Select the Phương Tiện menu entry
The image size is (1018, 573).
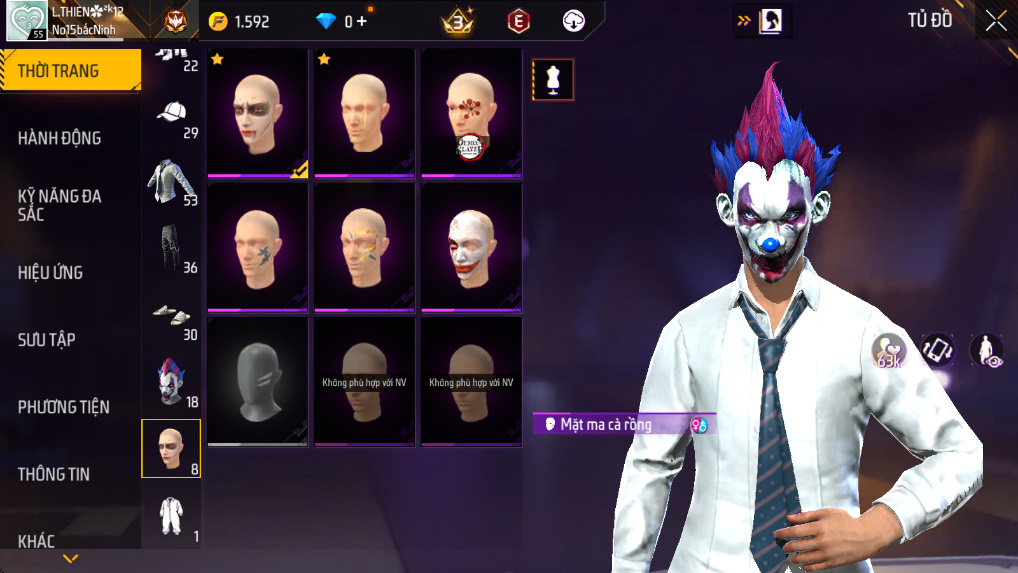64,407
